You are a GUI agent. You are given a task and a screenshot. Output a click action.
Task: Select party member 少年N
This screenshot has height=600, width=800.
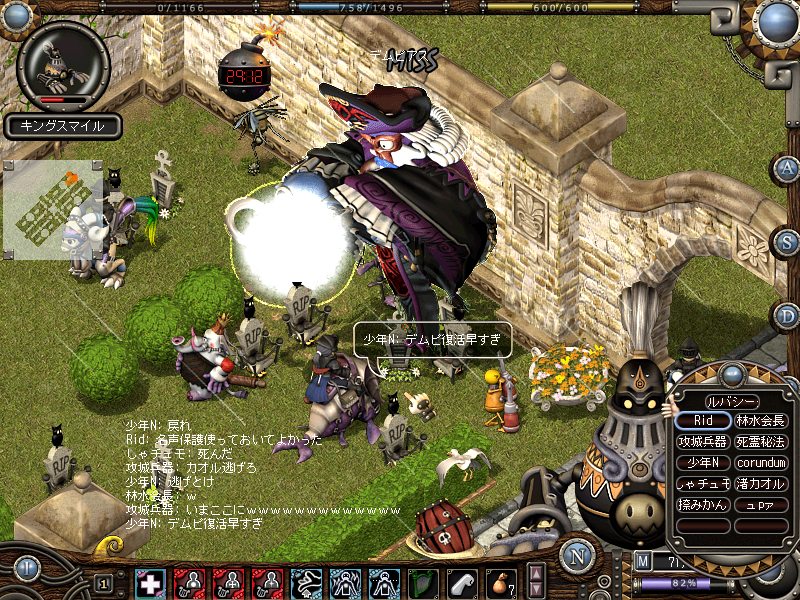703,463
